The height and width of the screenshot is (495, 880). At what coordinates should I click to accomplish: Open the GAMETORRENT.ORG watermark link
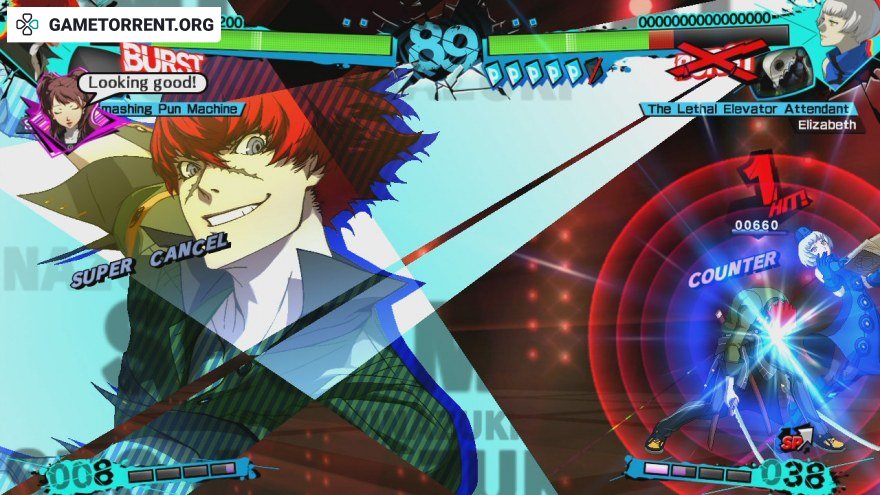[114, 24]
